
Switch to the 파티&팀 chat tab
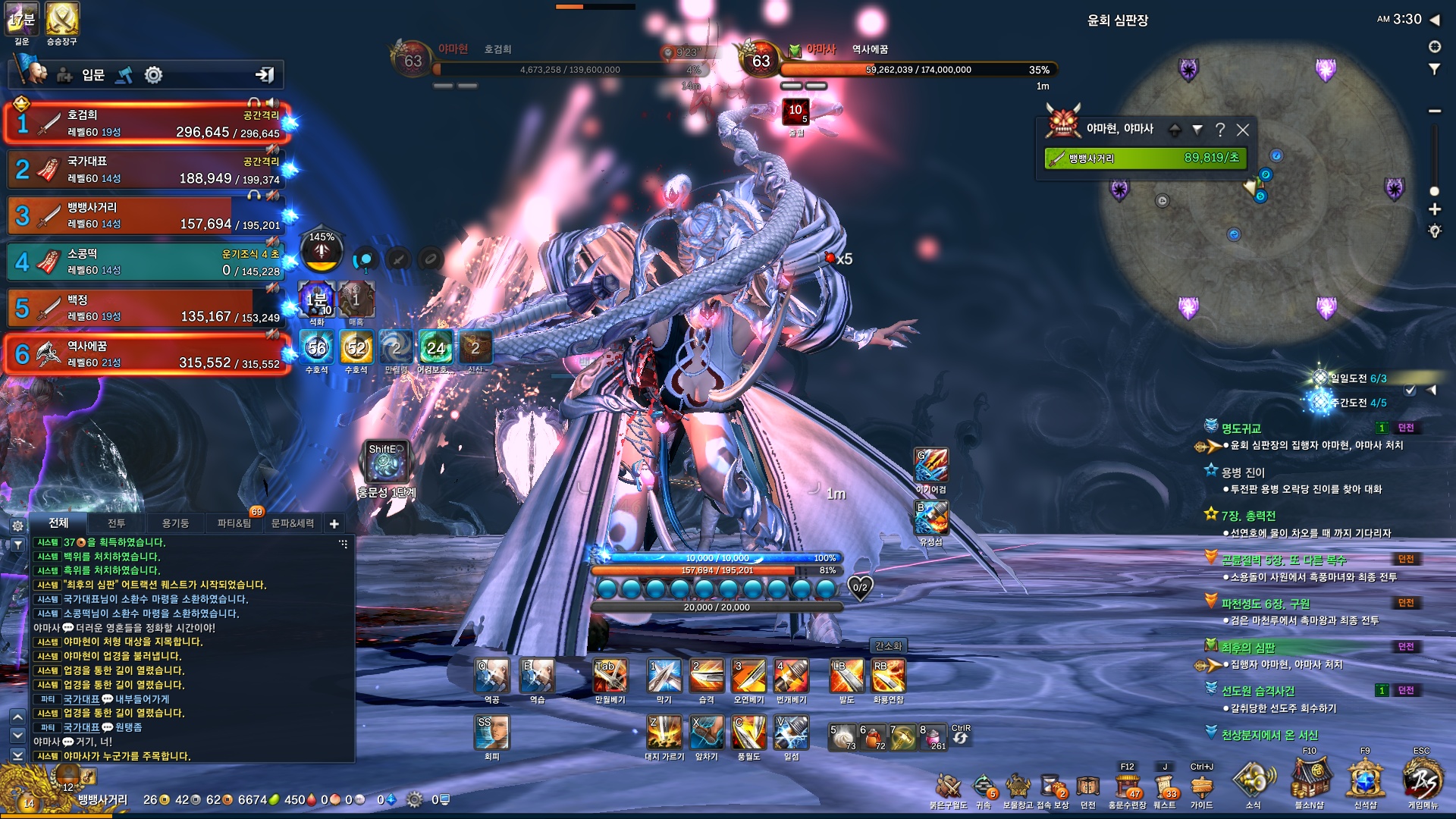pyautogui.click(x=234, y=523)
